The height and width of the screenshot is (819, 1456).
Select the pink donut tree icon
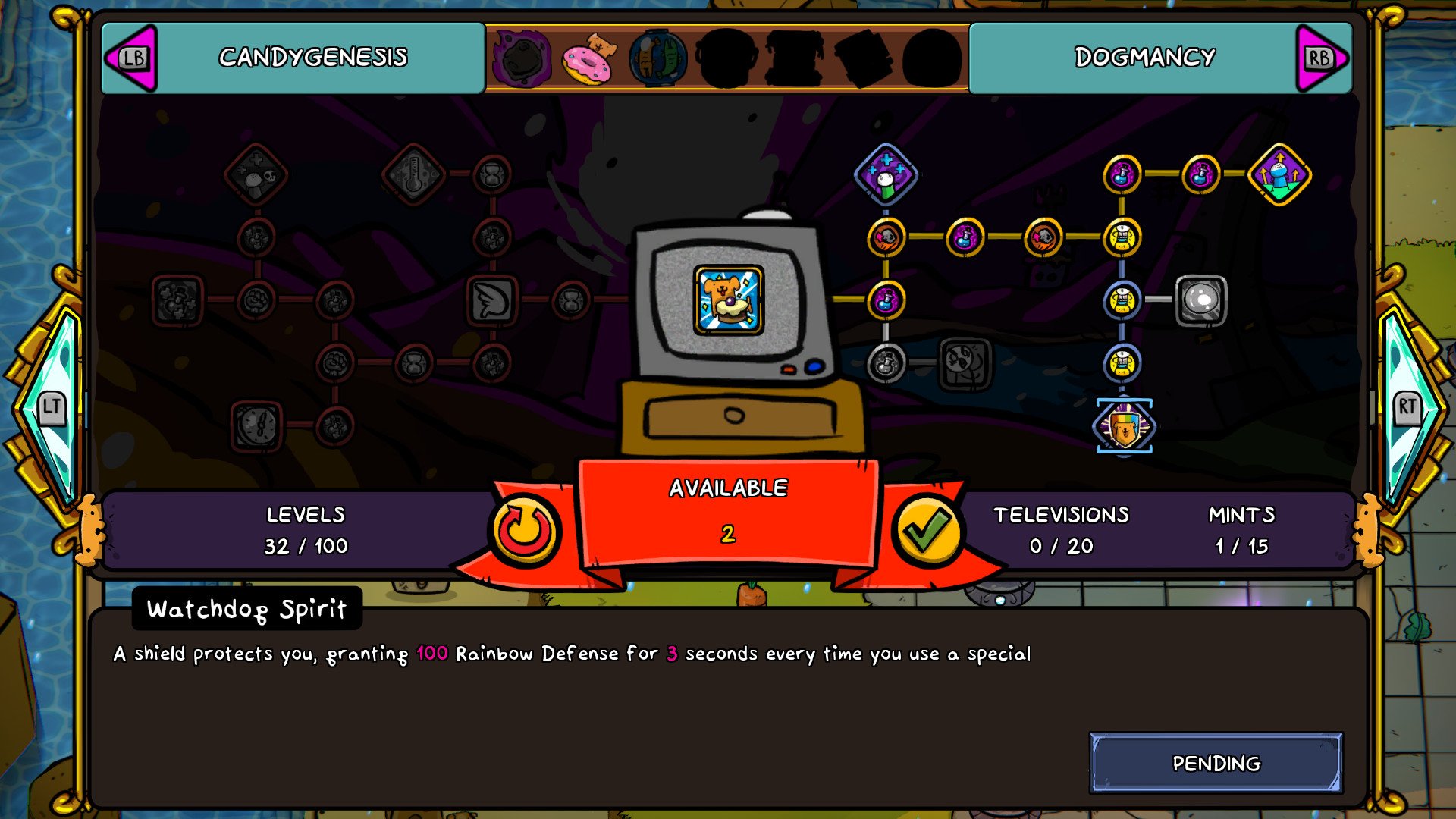586,58
